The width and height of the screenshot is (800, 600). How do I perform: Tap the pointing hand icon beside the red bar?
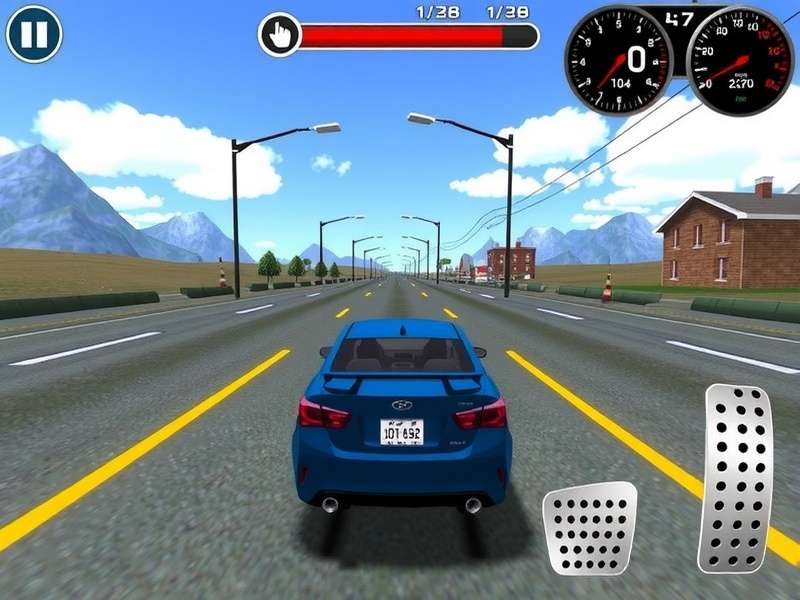click(280, 36)
